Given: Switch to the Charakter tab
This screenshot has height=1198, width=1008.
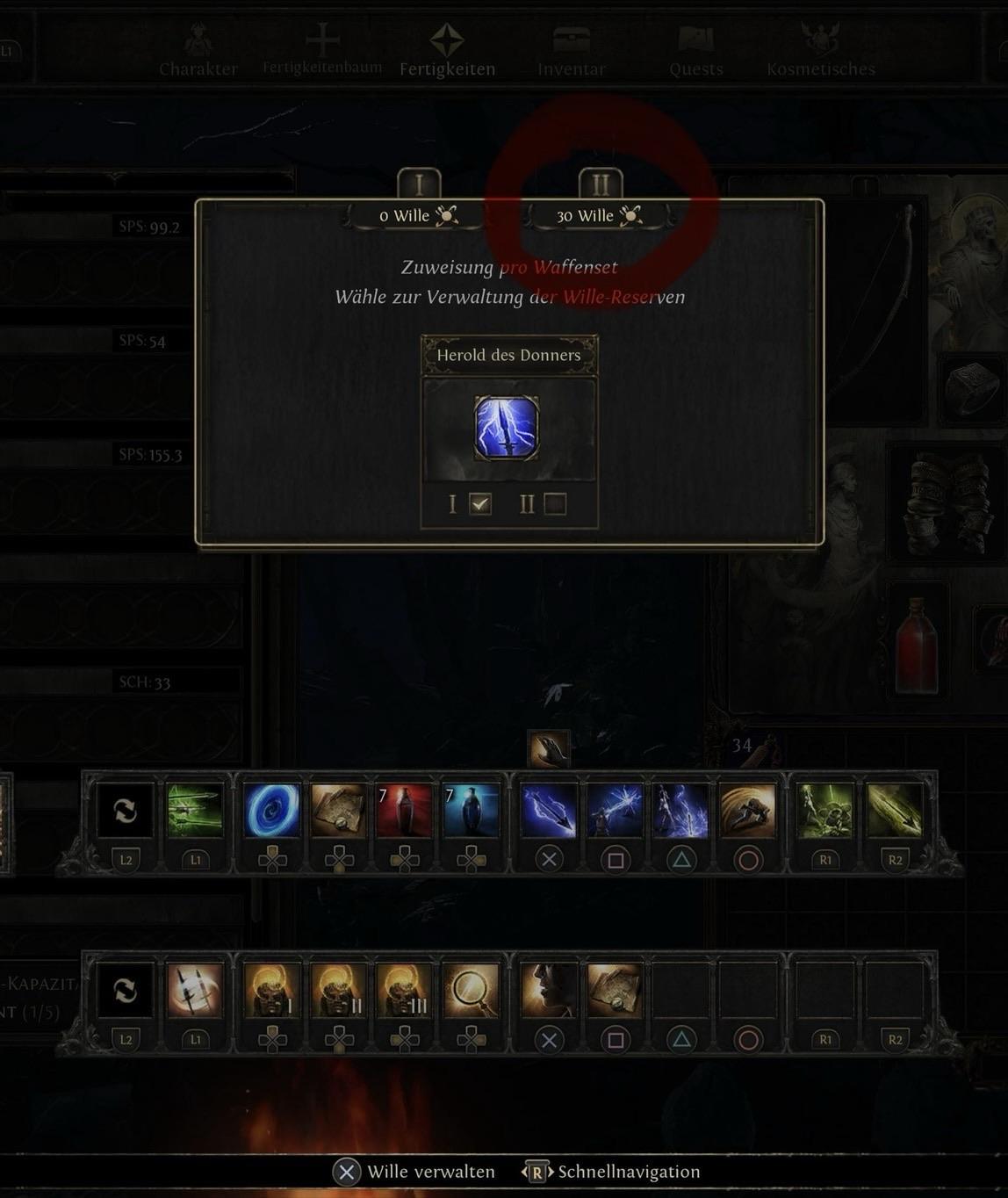Looking at the screenshot, I should (x=198, y=53).
